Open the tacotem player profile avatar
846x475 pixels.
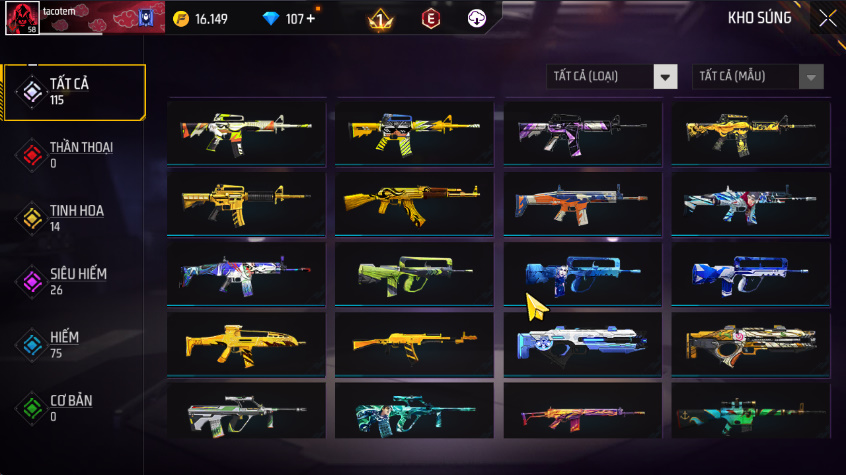click(x=23, y=20)
